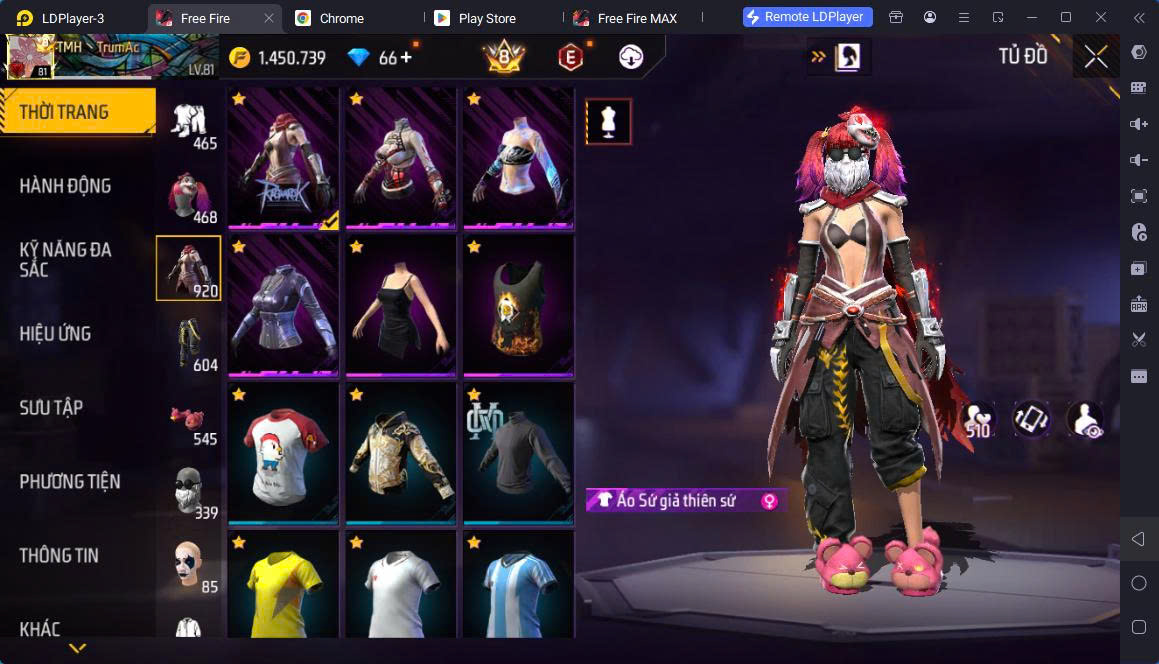Open the THÔNG TIN tab
This screenshot has height=664, width=1159.
(x=59, y=555)
